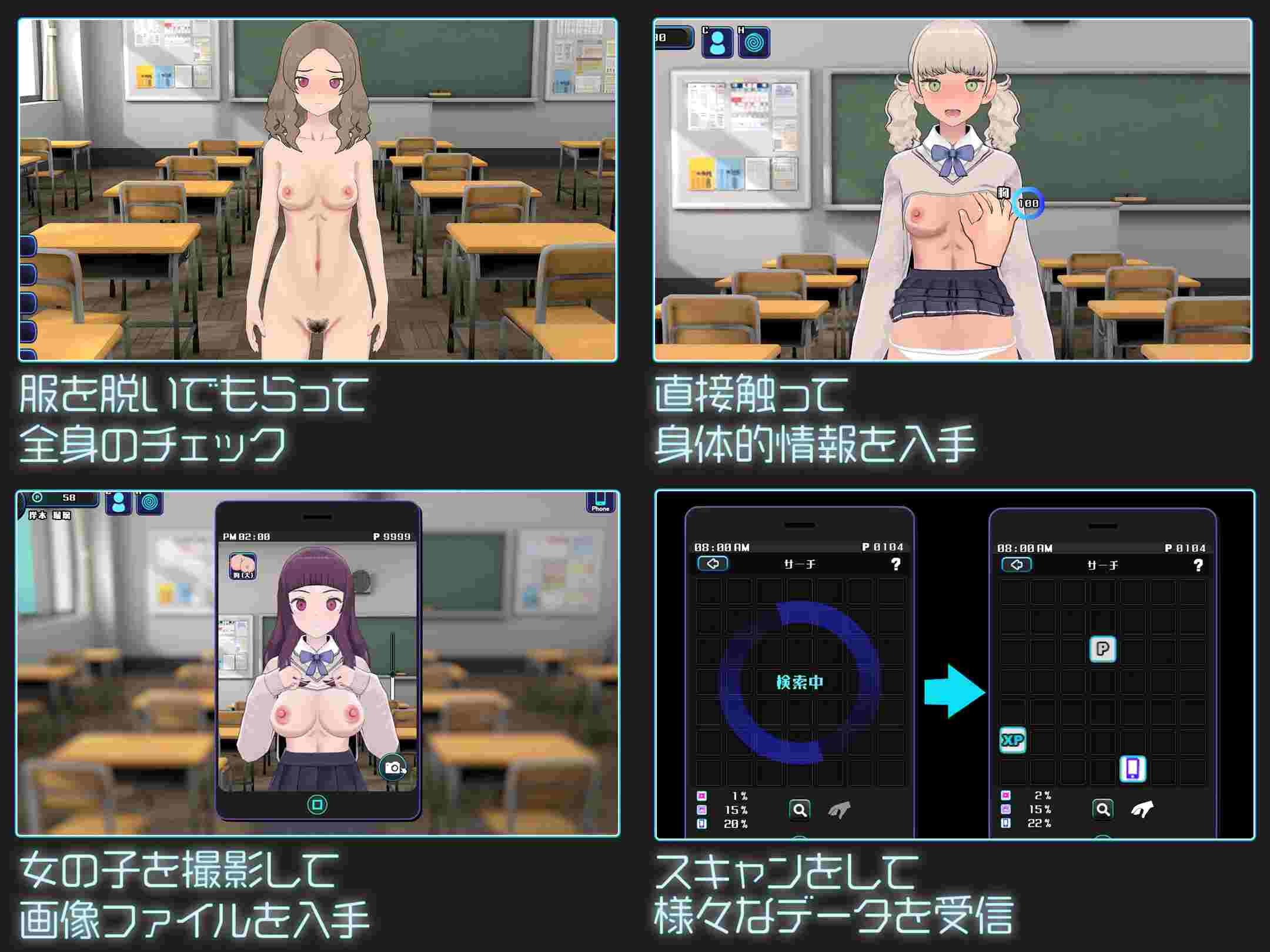Click the P 9999 points display on the phone
The width and height of the screenshot is (1270, 952).
point(392,536)
